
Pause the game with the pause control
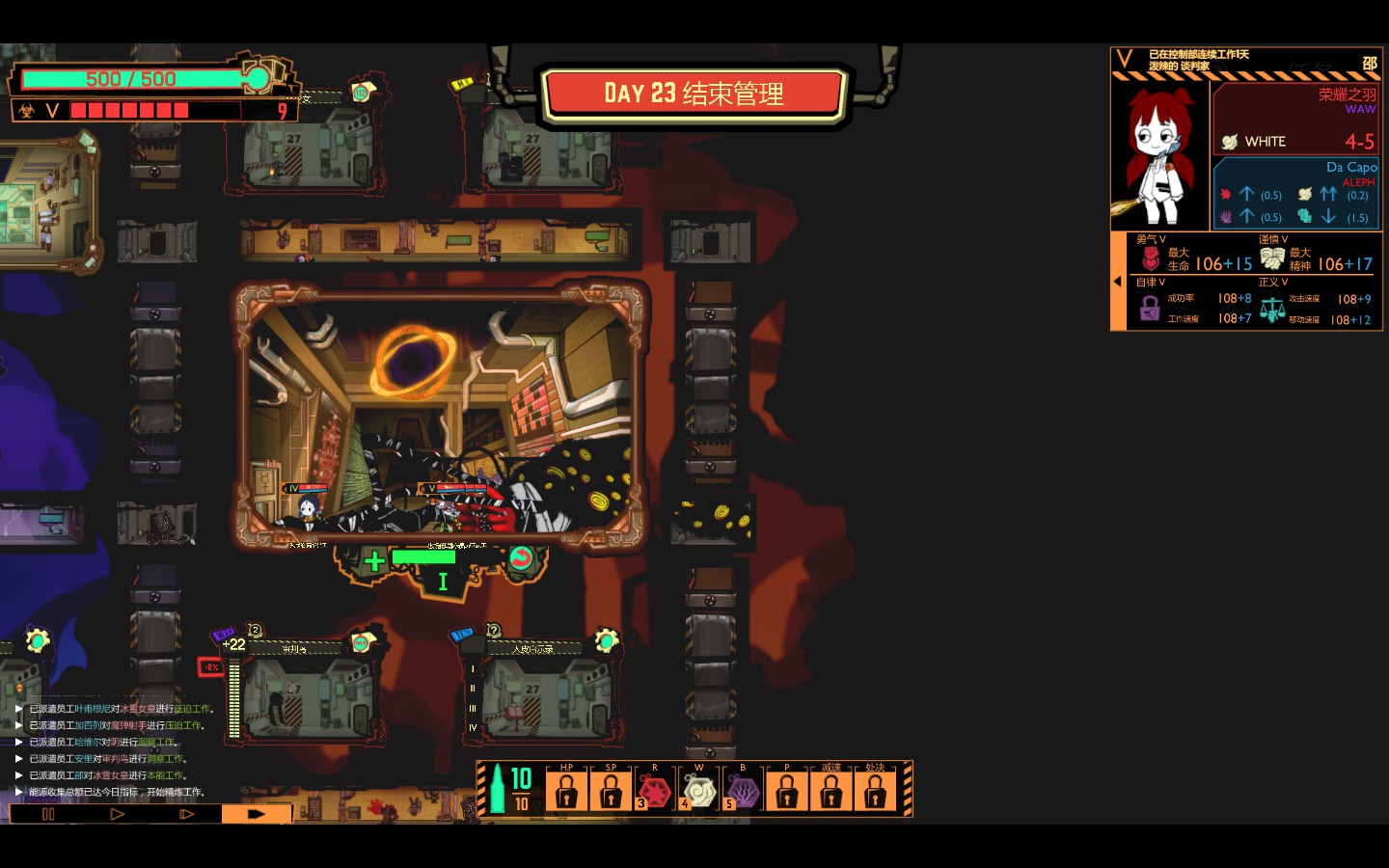(x=48, y=814)
